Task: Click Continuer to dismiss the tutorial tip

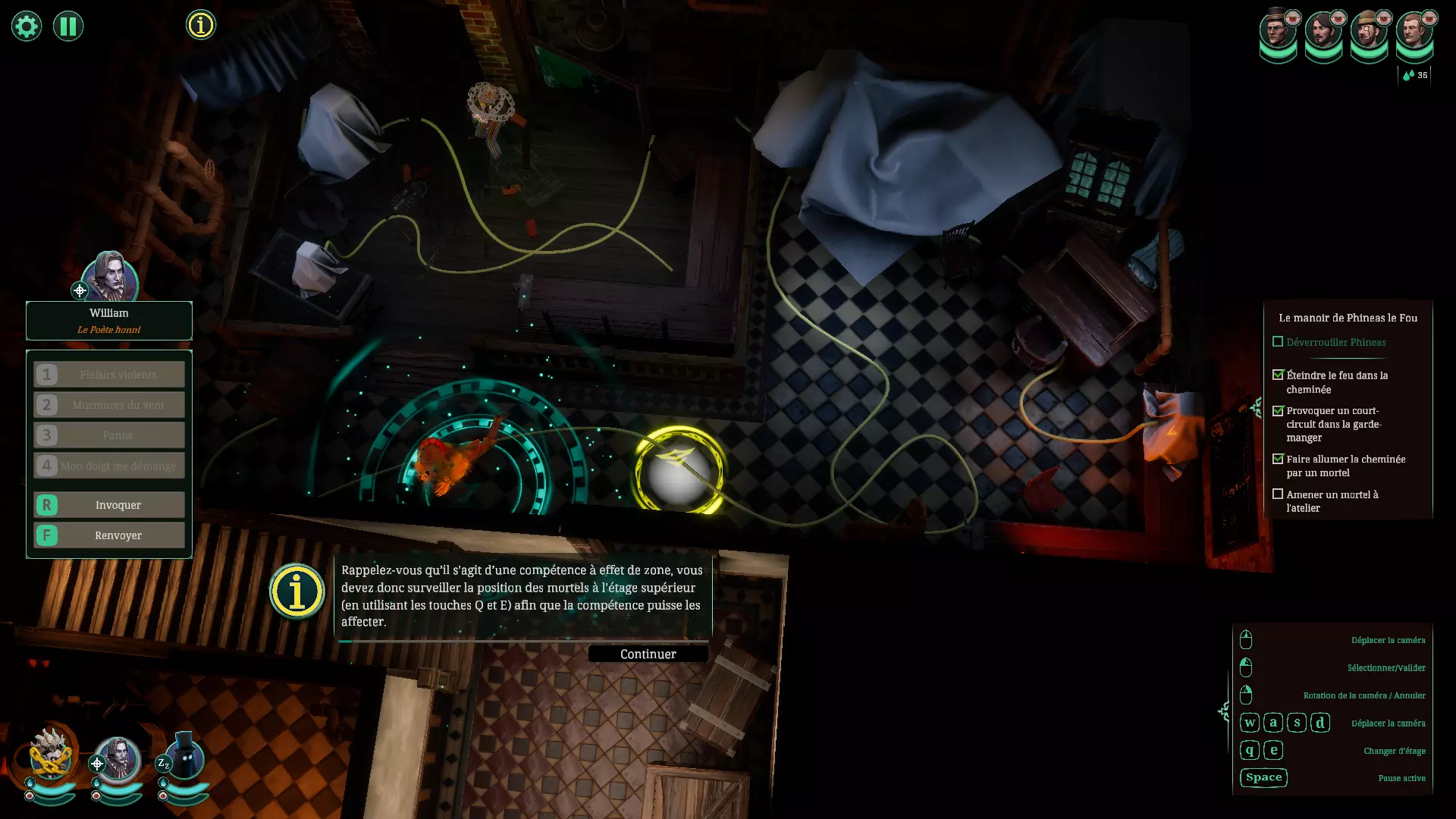Action: tap(648, 654)
